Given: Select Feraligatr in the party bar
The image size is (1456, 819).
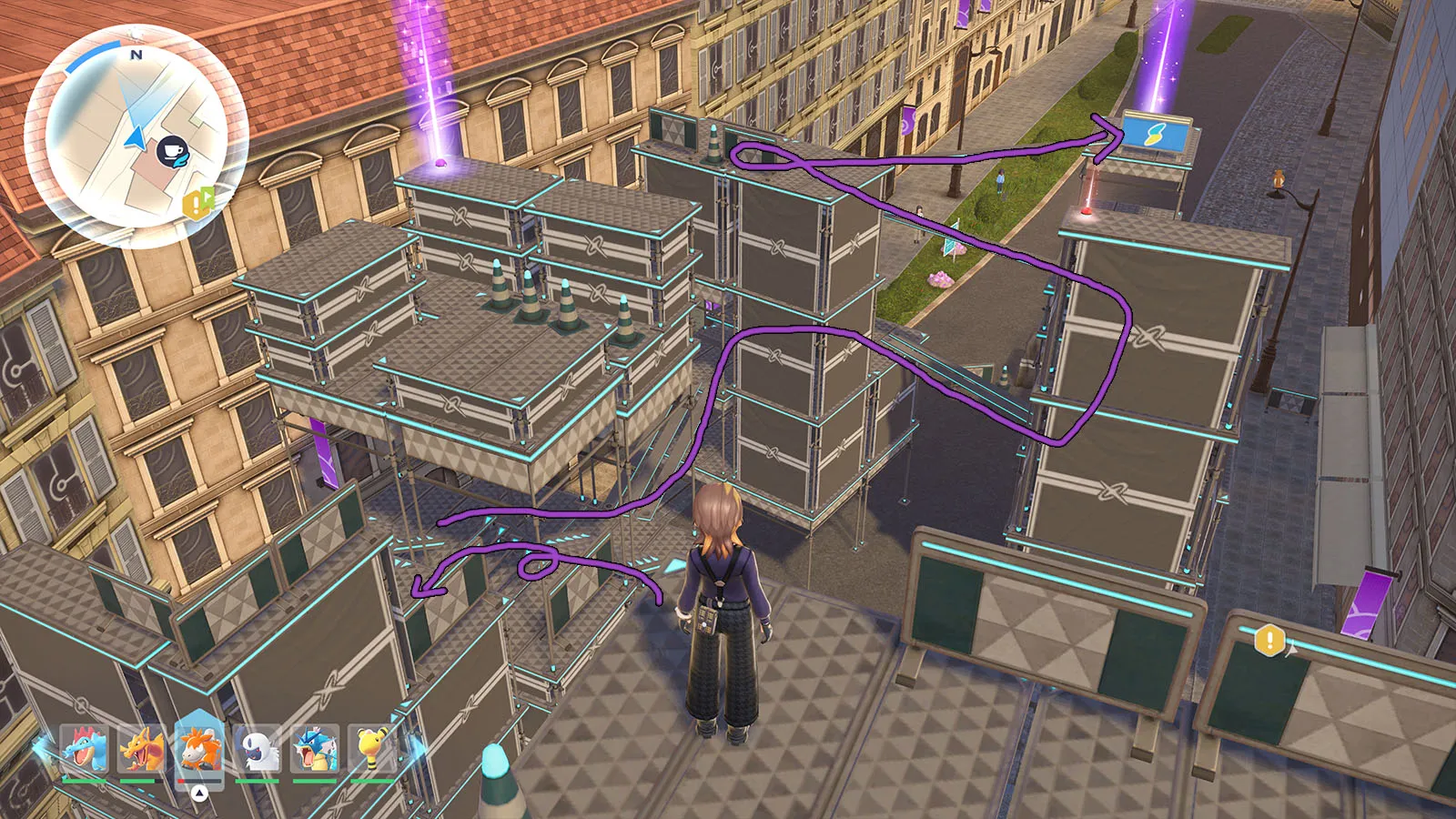Looking at the screenshot, I should 85,751.
